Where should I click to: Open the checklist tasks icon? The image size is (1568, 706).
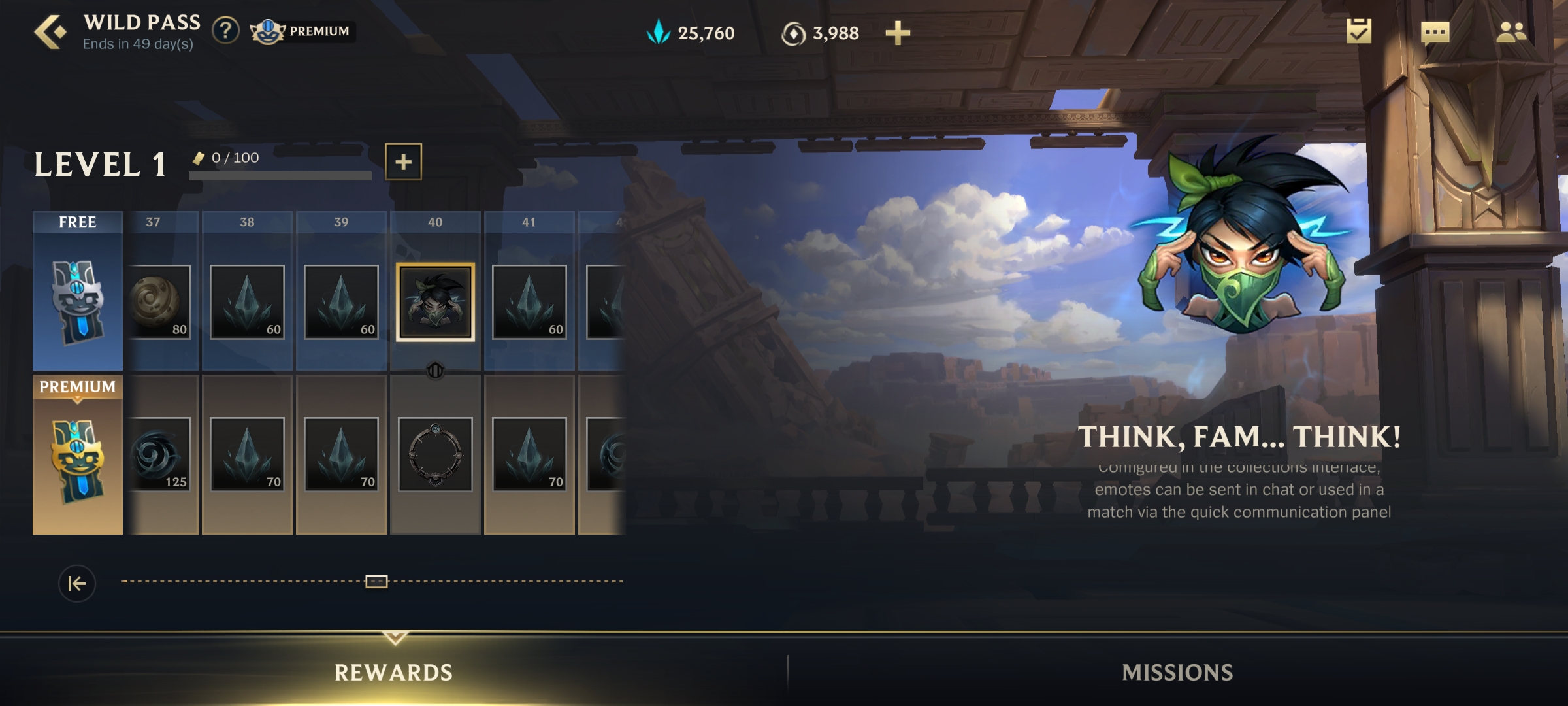[x=1359, y=31]
